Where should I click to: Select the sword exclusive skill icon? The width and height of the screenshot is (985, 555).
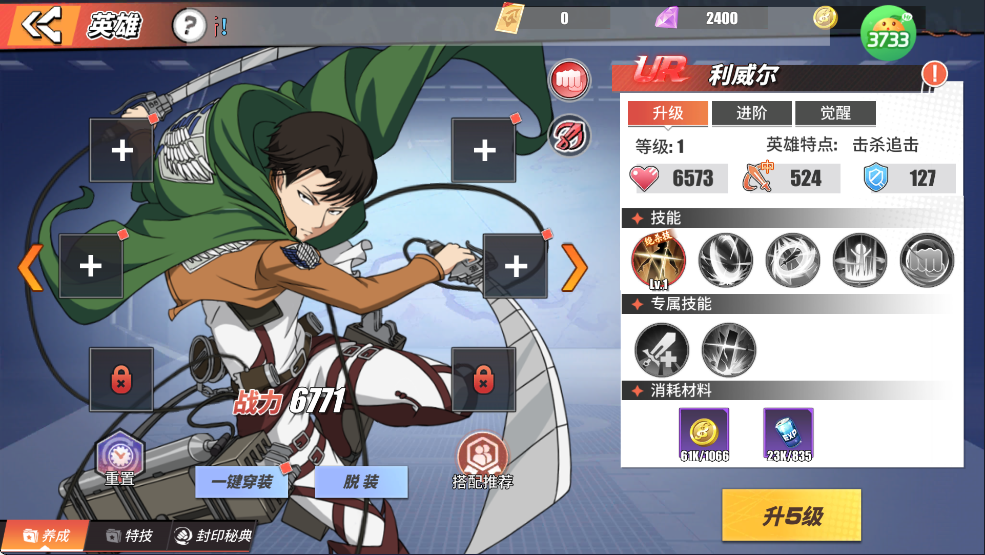point(661,348)
